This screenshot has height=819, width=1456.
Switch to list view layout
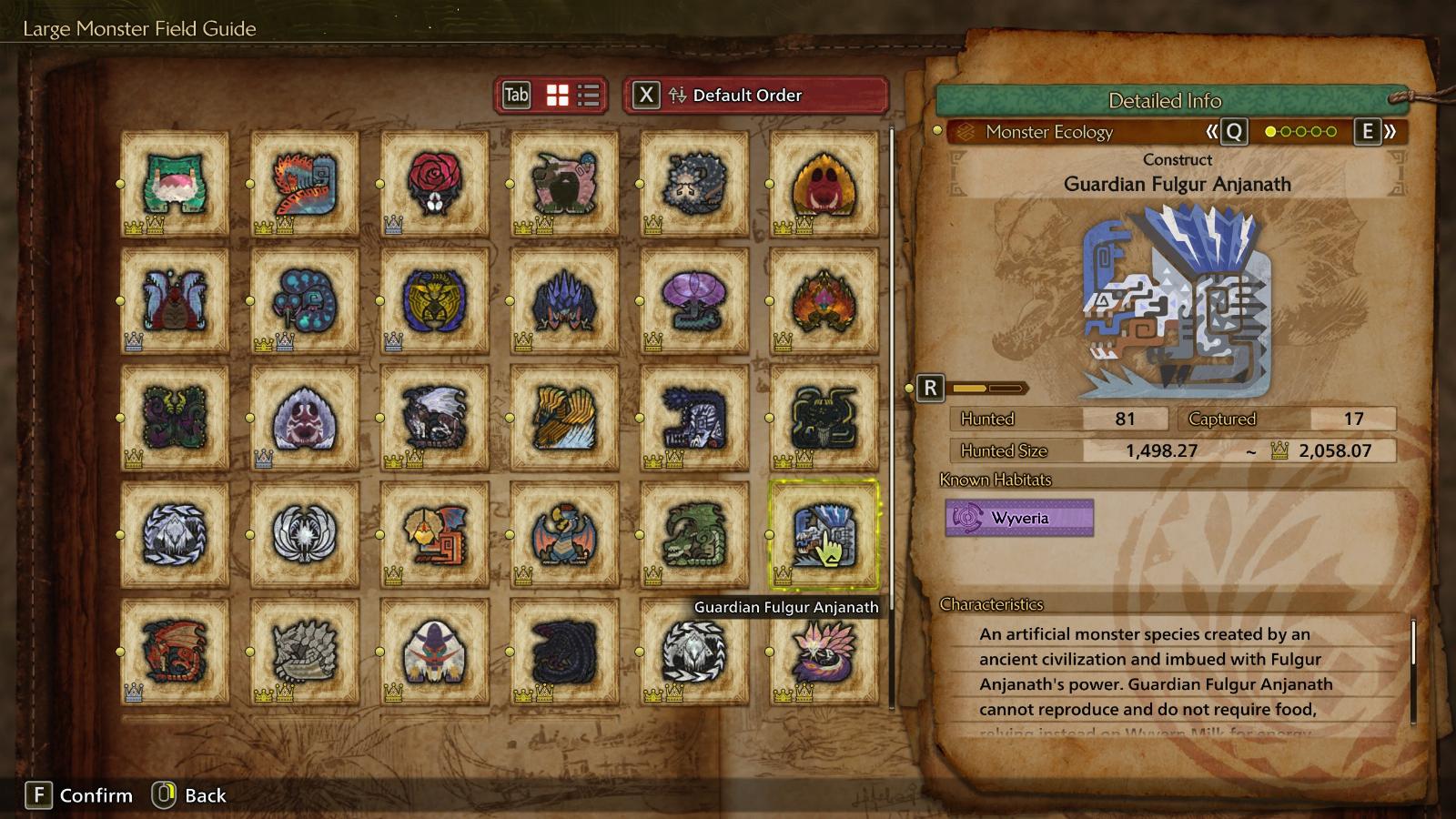coord(589,96)
